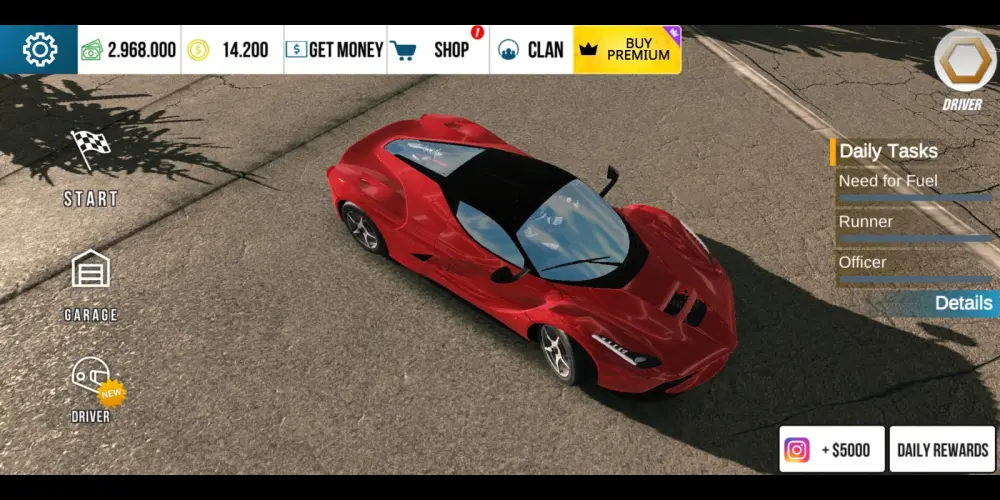Click the green cash balance

pyautogui.click(x=129, y=49)
